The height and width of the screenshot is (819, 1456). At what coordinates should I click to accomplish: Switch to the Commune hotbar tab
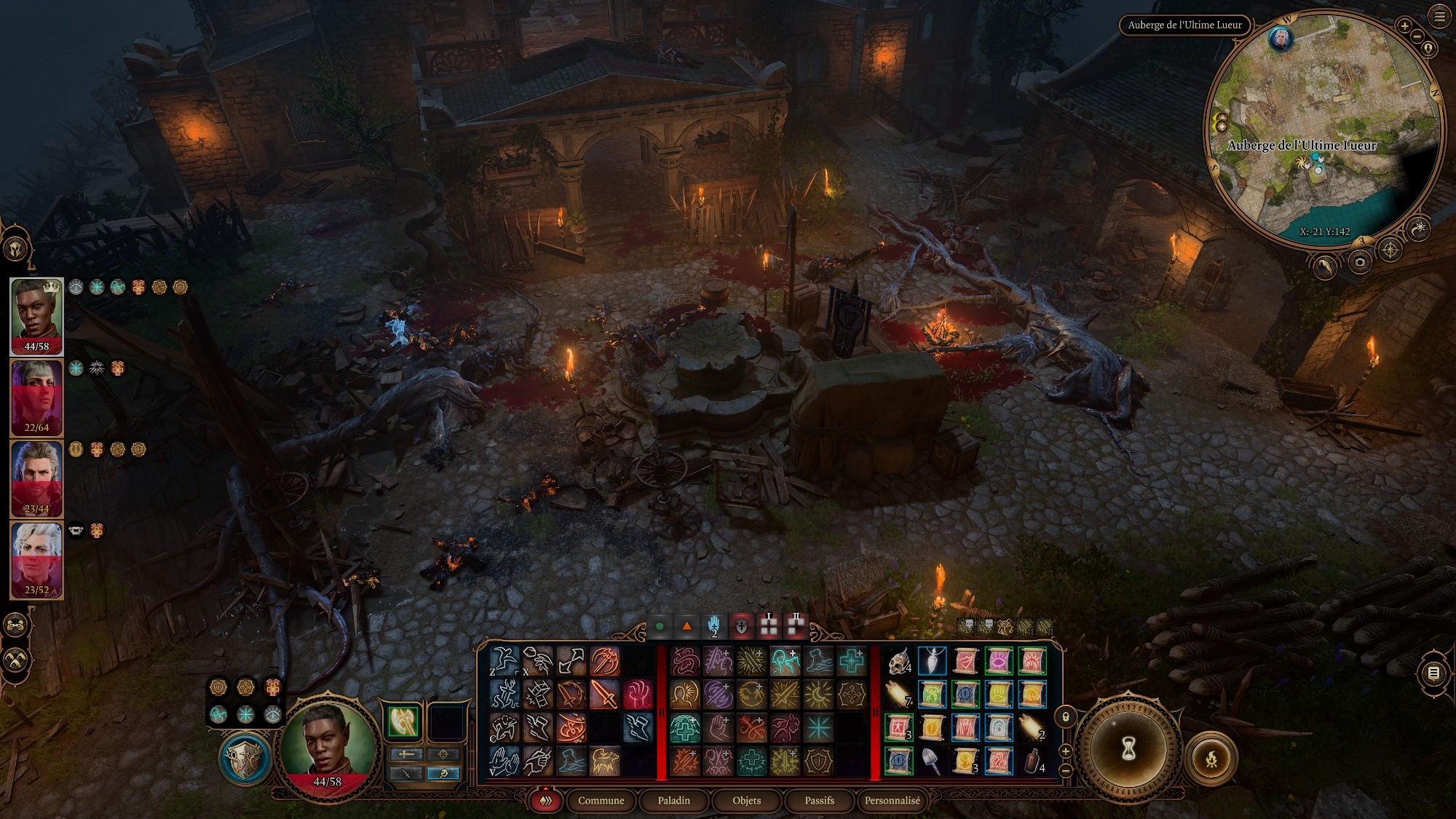click(601, 800)
